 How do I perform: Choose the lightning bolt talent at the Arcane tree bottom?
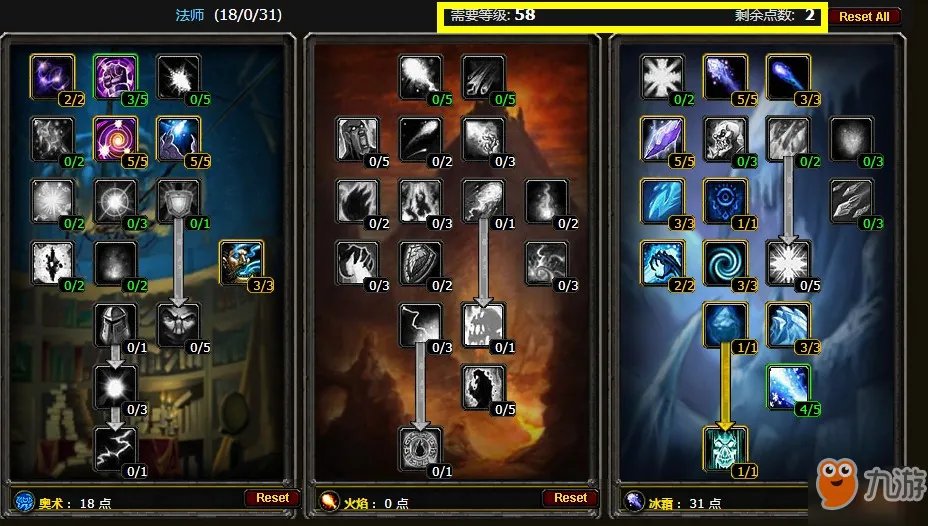click(115, 448)
